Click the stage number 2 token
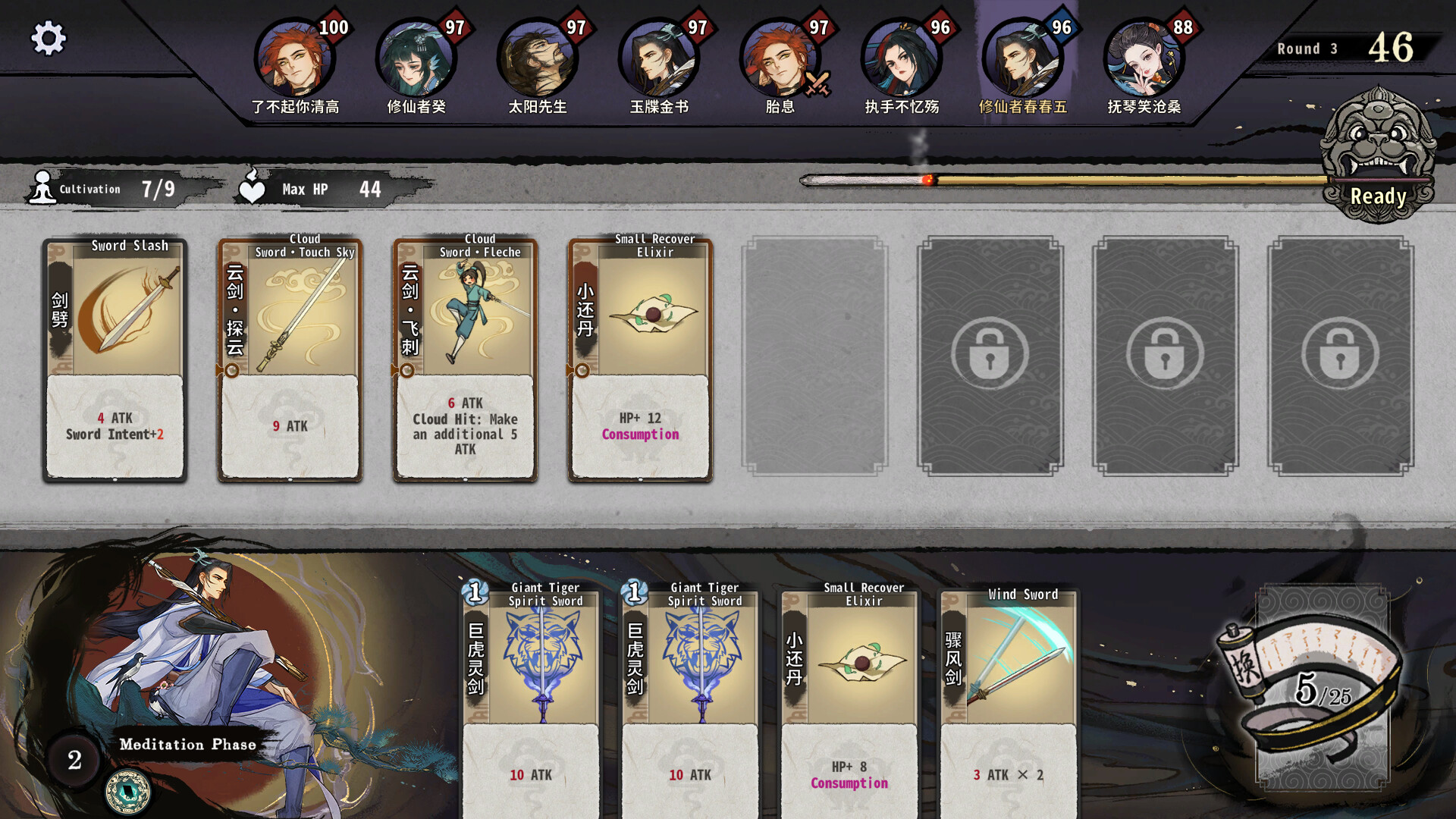The height and width of the screenshot is (819, 1456). pyautogui.click(x=74, y=761)
